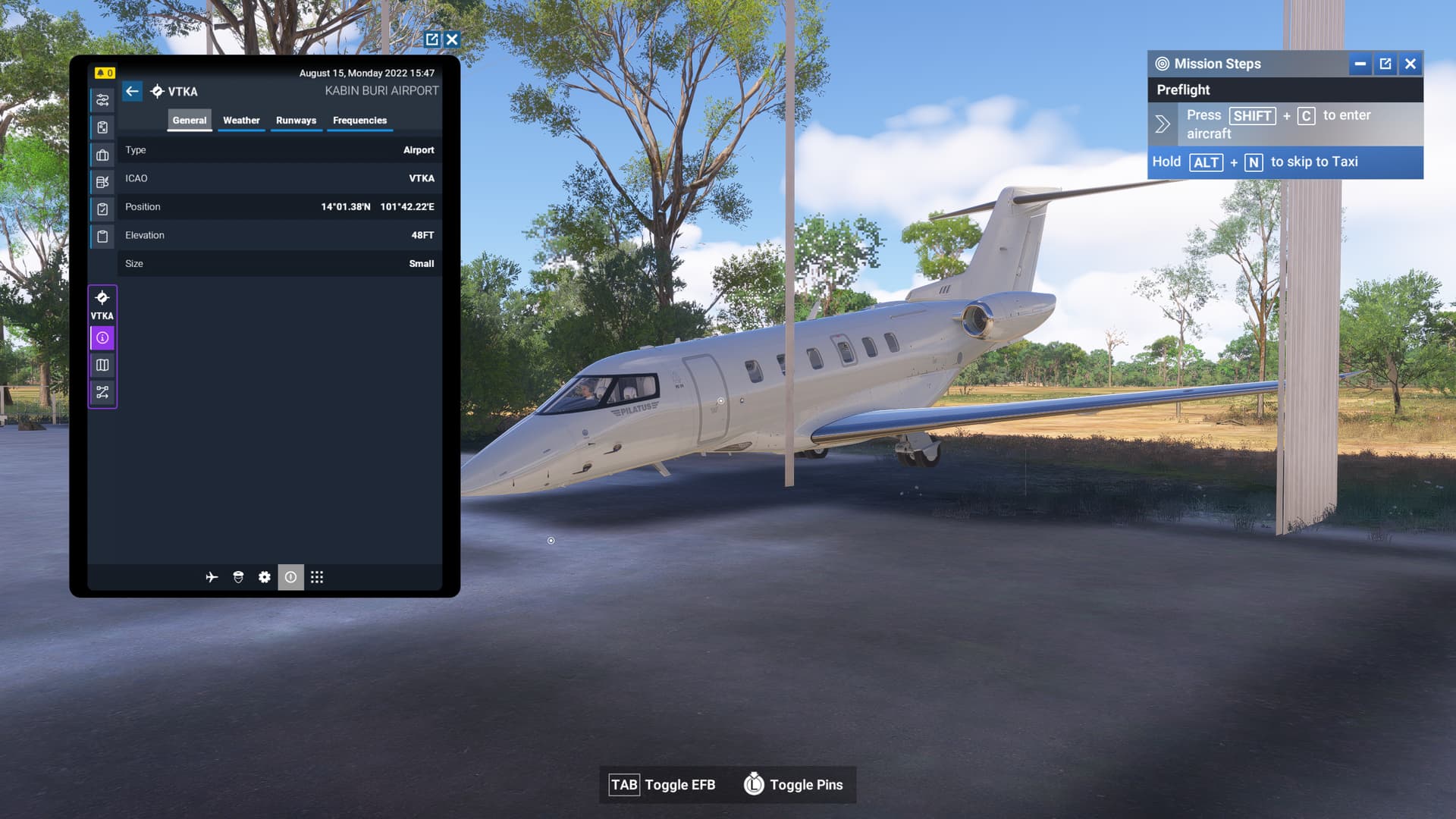Open the flight plan icon at the sidebar top

click(x=102, y=99)
